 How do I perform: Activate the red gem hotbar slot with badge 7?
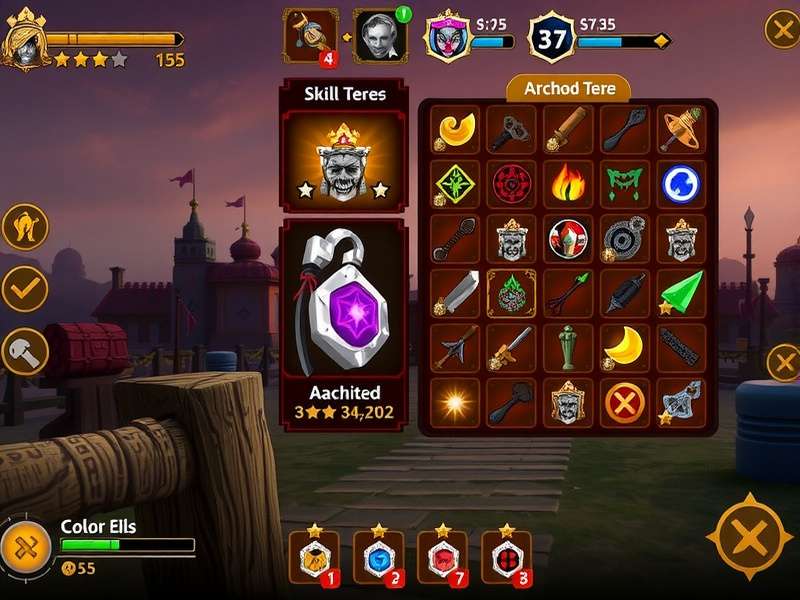click(x=442, y=558)
